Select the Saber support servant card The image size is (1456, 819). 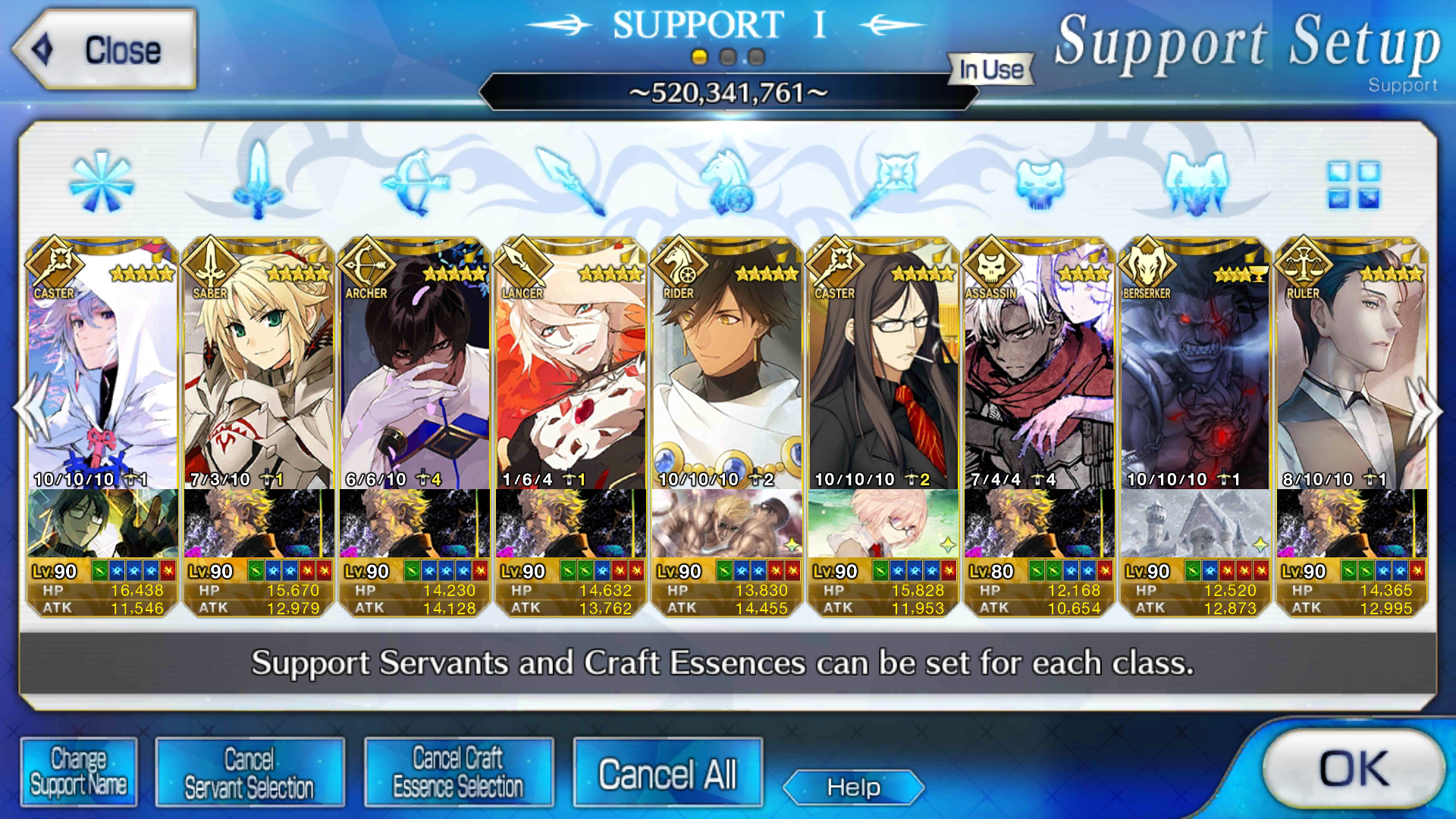click(x=259, y=364)
